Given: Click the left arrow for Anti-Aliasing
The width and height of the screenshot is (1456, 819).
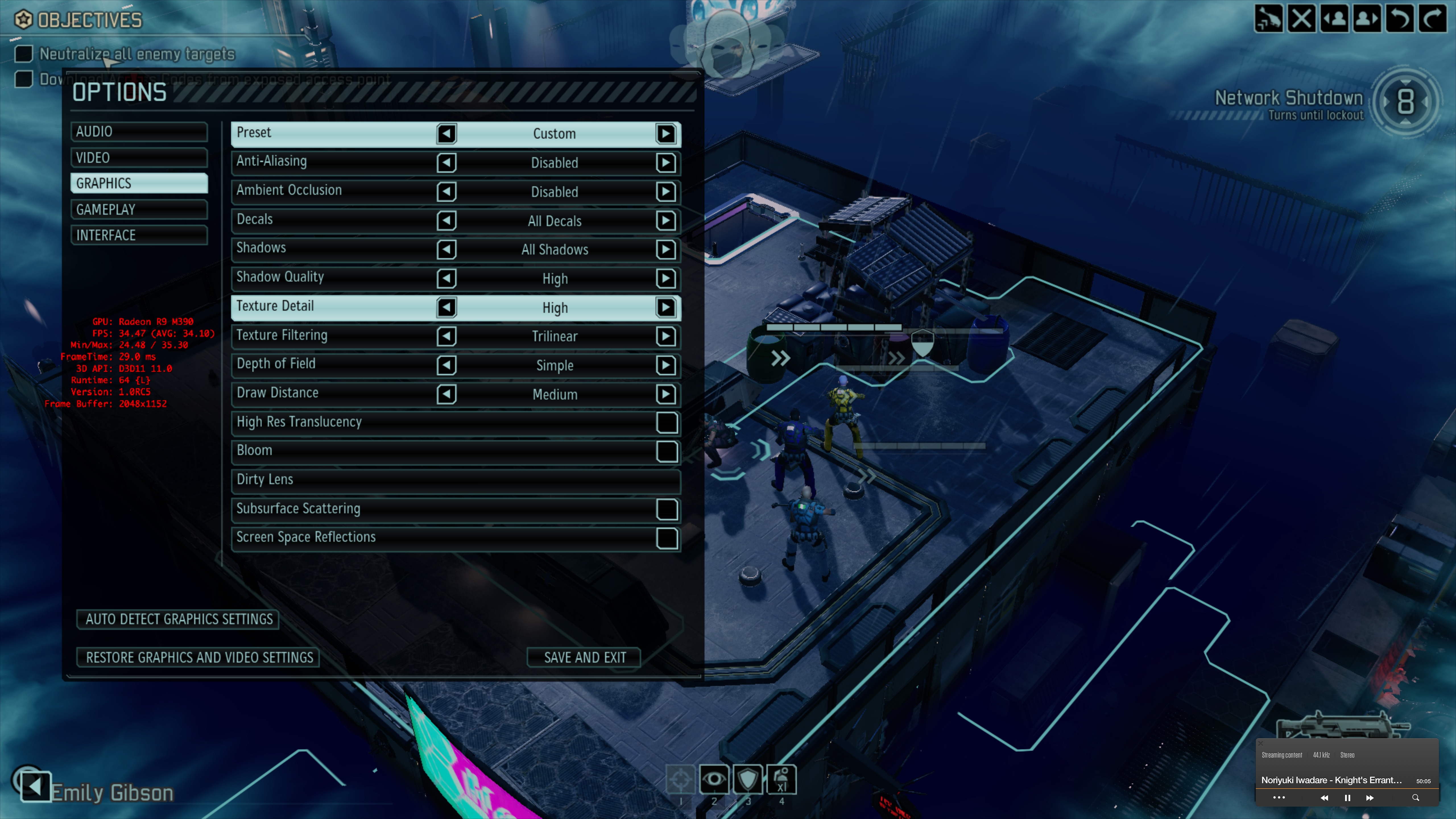Looking at the screenshot, I should pos(446,163).
